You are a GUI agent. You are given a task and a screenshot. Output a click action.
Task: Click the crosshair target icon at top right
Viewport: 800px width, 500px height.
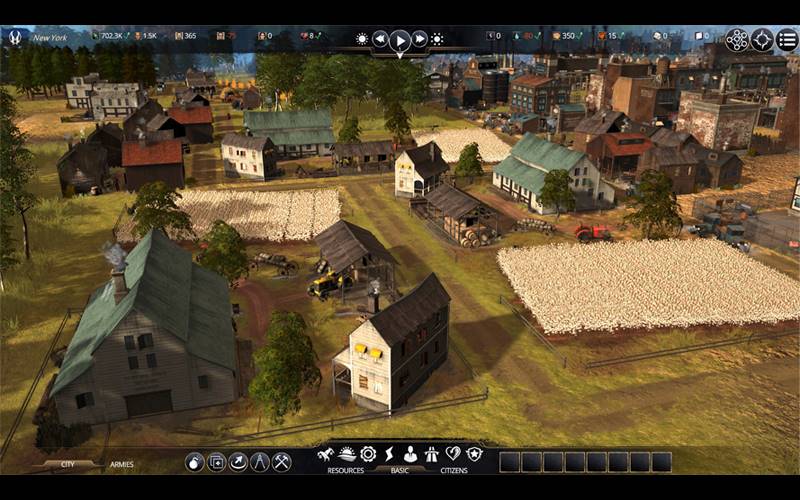763,40
